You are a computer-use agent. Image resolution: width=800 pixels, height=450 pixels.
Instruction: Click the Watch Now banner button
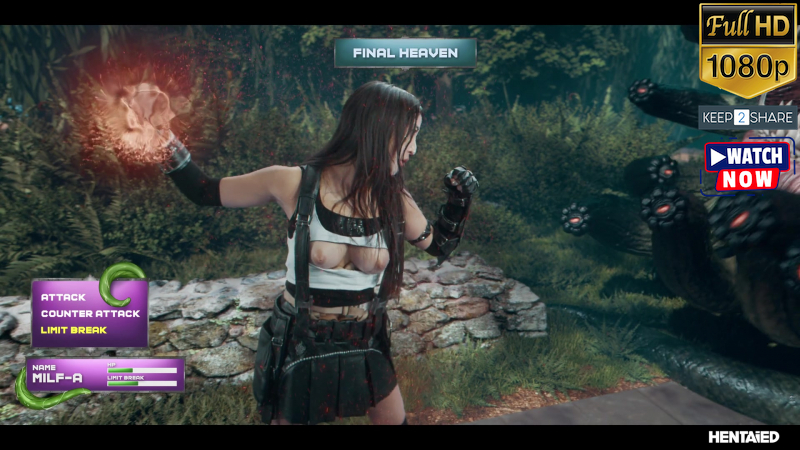click(x=749, y=168)
